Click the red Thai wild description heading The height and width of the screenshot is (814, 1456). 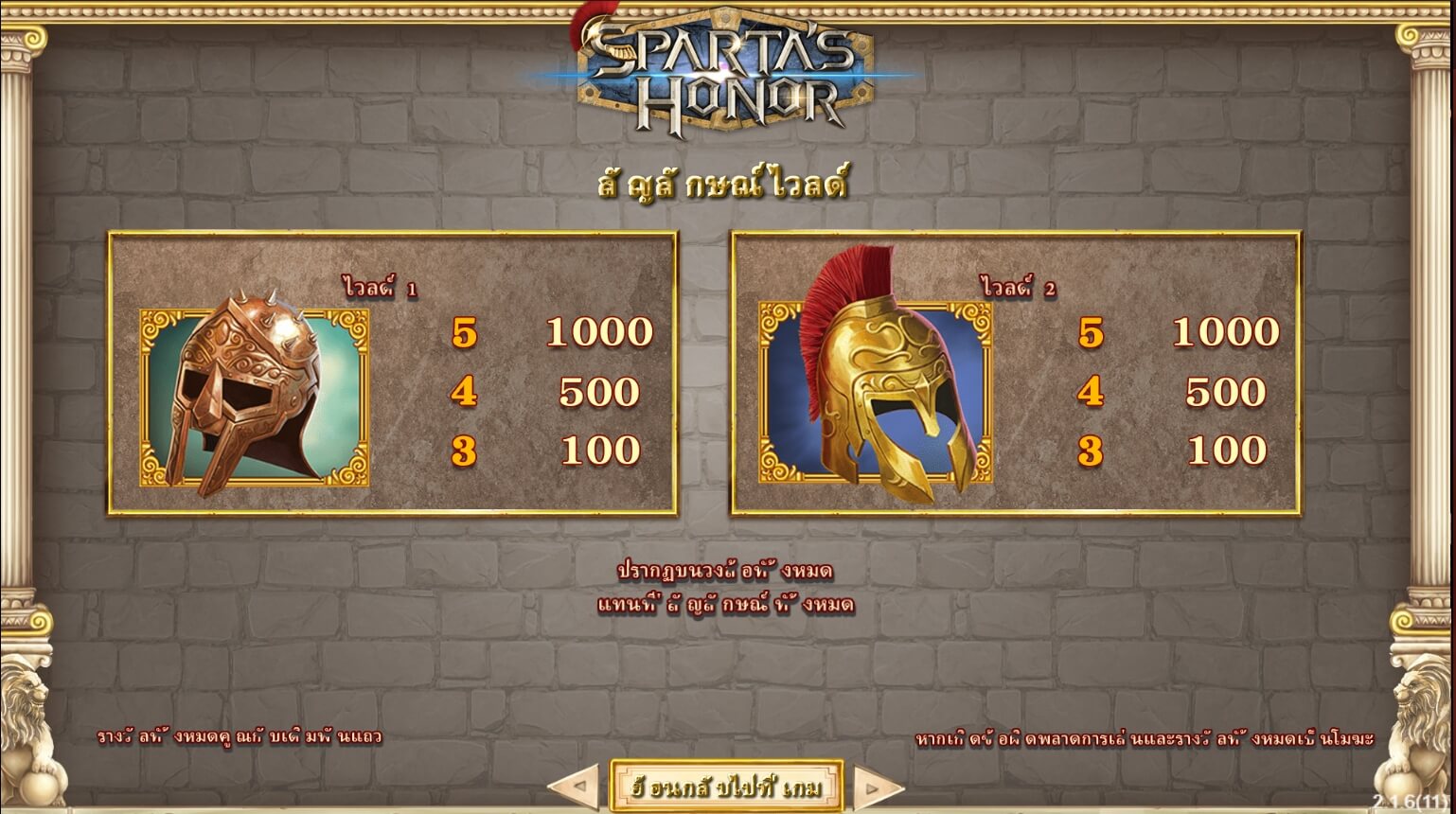click(x=727, y=182)
